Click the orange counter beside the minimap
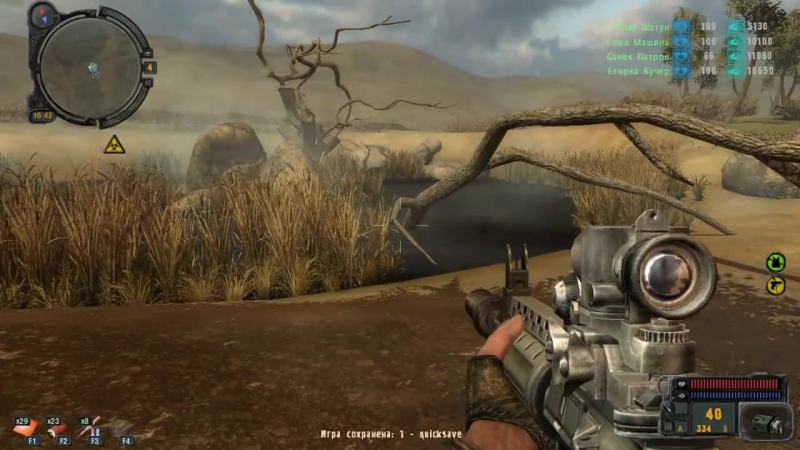This screenshot has width=800, height=450. click(x=150, y=67)
